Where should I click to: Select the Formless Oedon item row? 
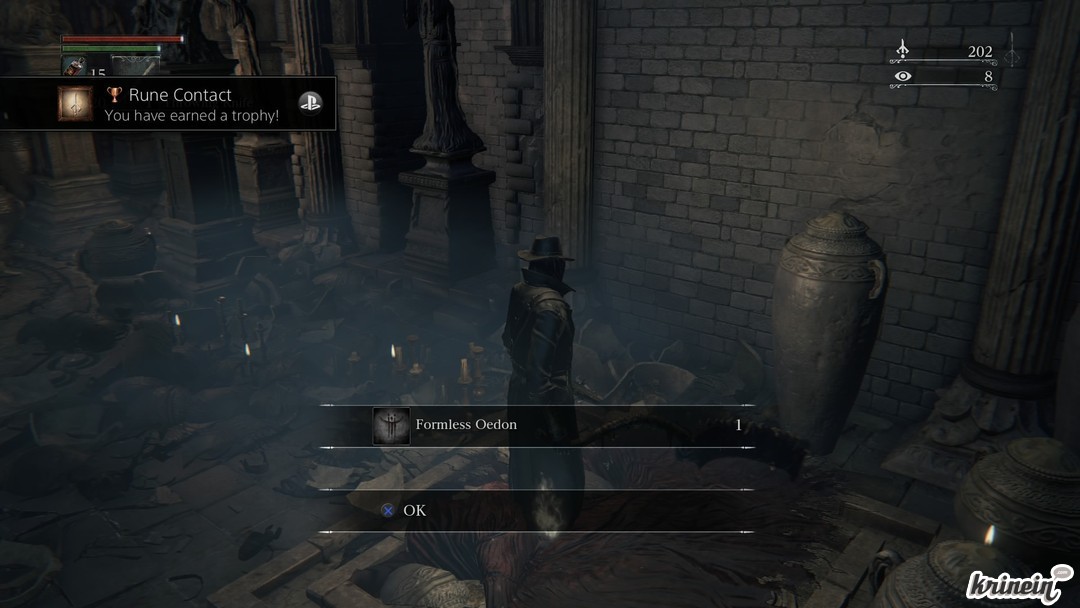(x=536, y=426)
